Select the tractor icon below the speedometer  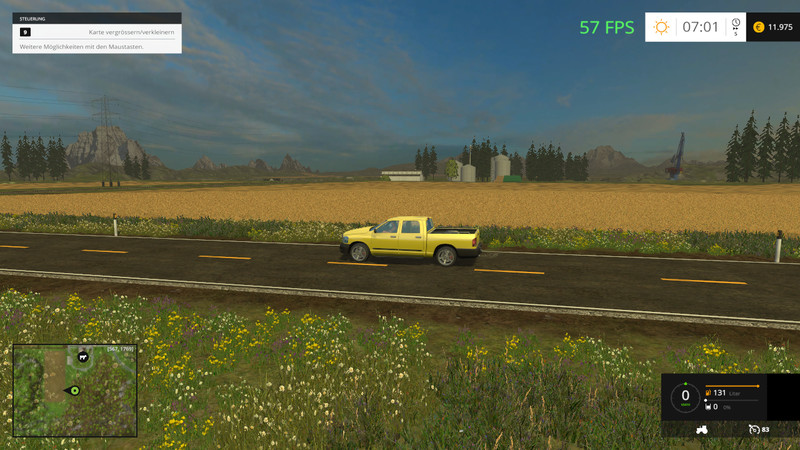click(x=701, y=429)
